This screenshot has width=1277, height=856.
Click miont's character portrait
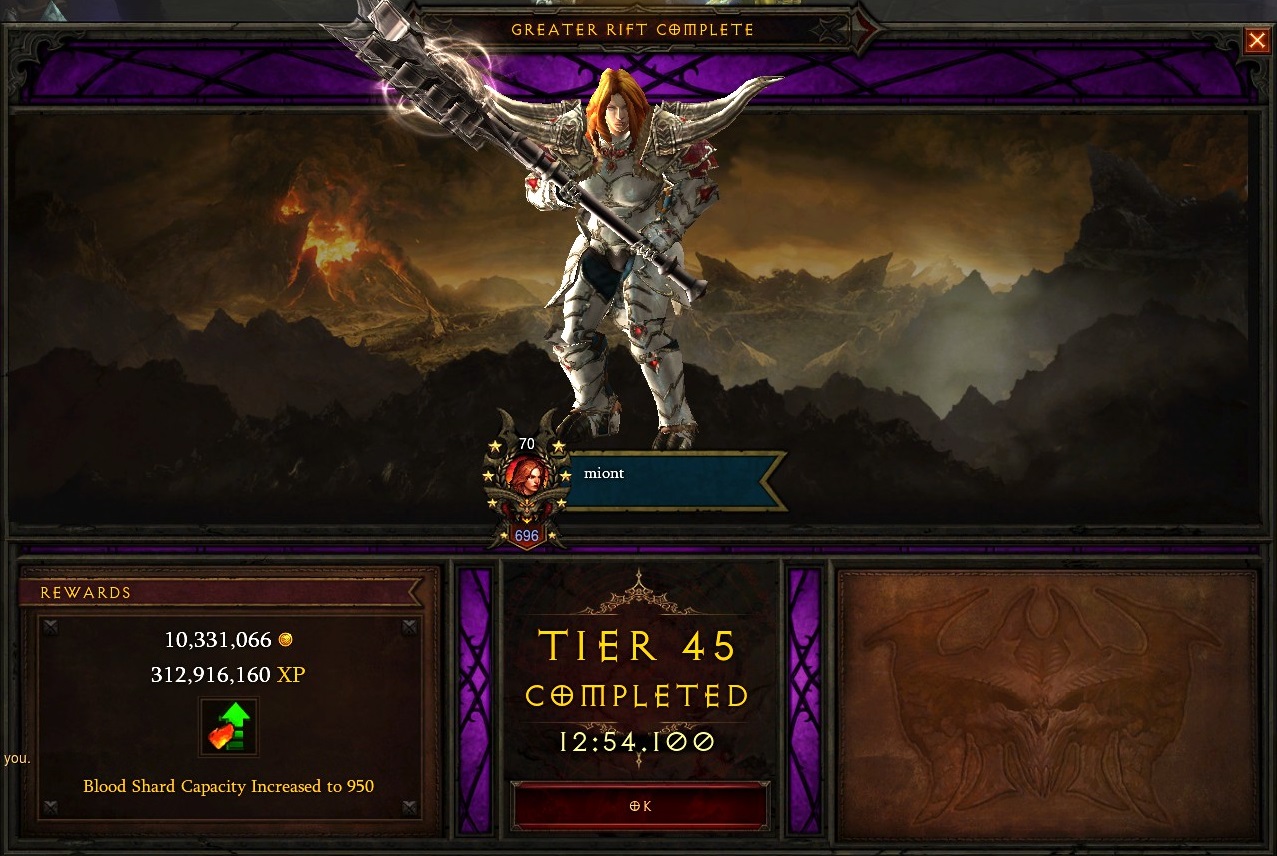[526, 478]
